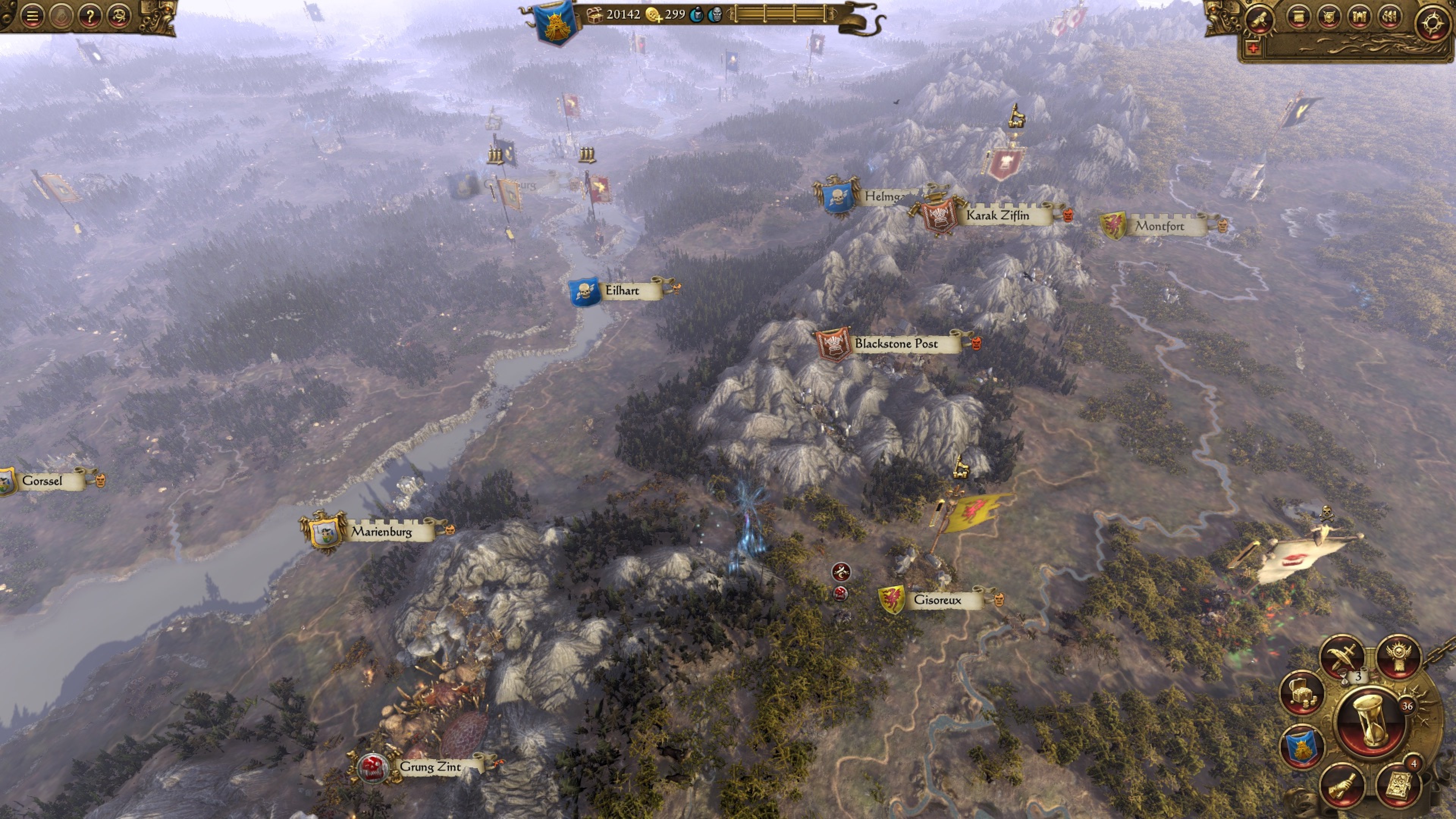Open the game menu with three lines
Screen dimensions: 1456x819
[32, 16]
